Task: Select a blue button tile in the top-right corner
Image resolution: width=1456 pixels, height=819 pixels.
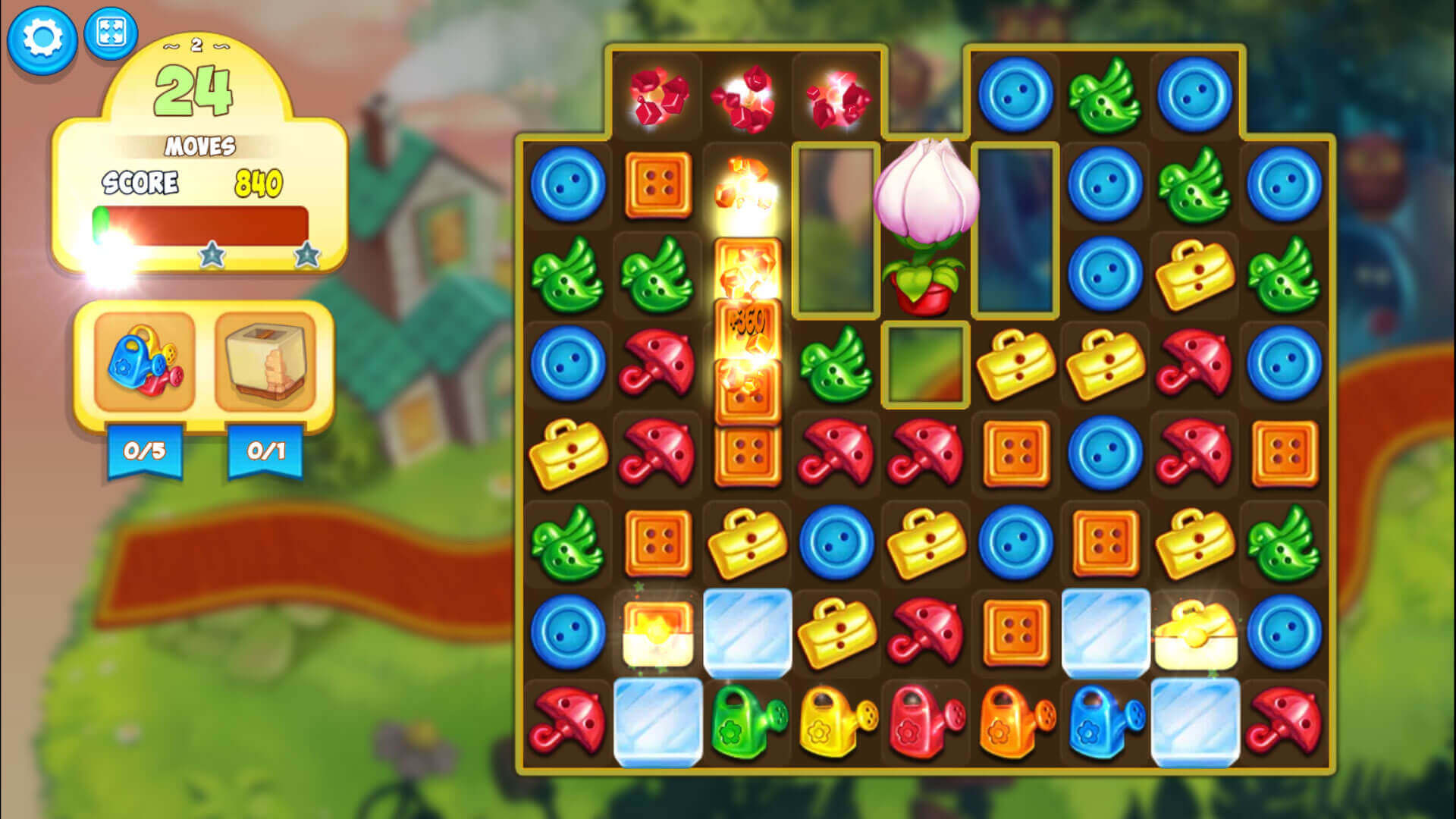Action: (1194, 95)
